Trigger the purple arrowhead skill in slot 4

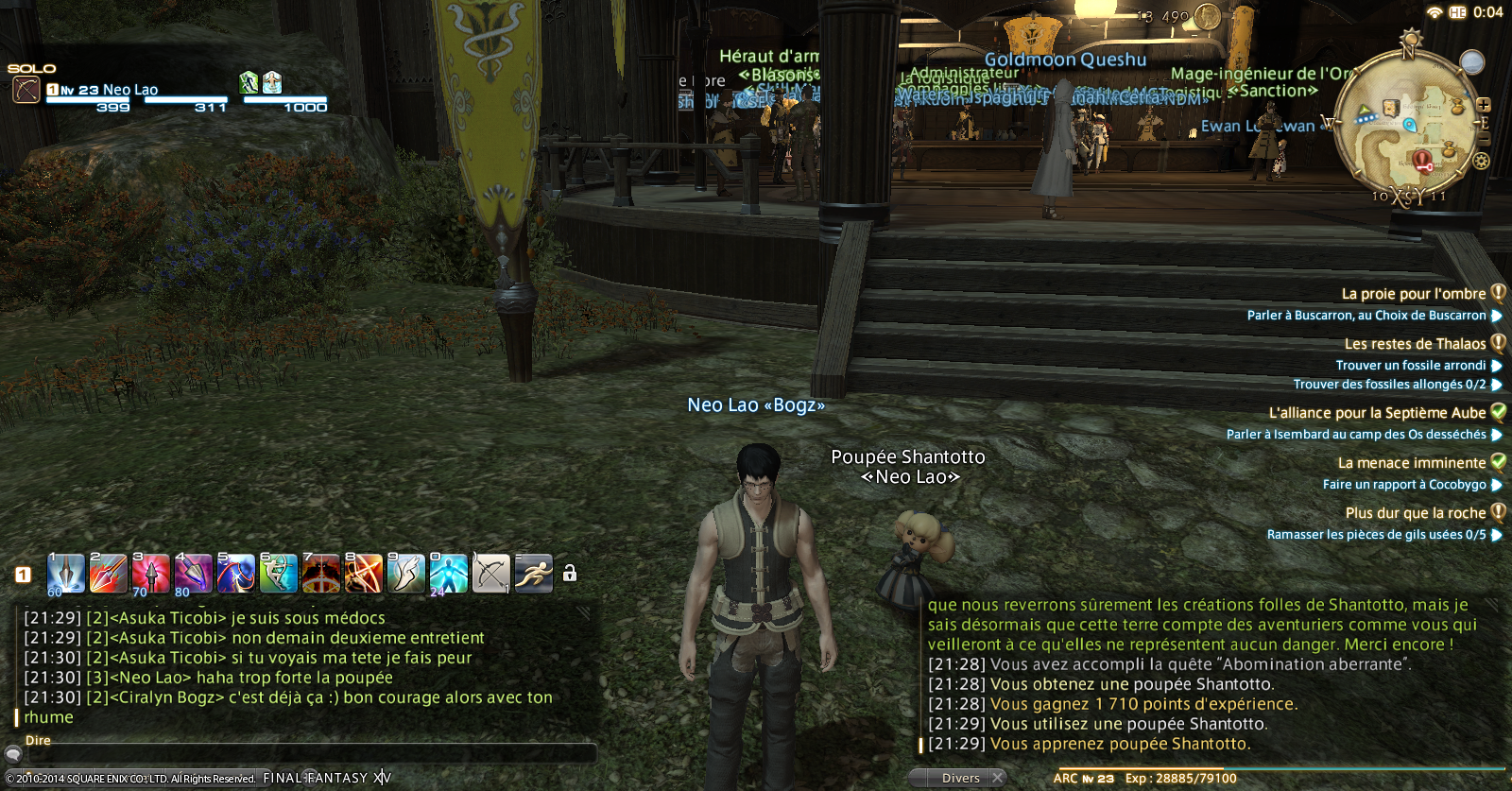193,574
